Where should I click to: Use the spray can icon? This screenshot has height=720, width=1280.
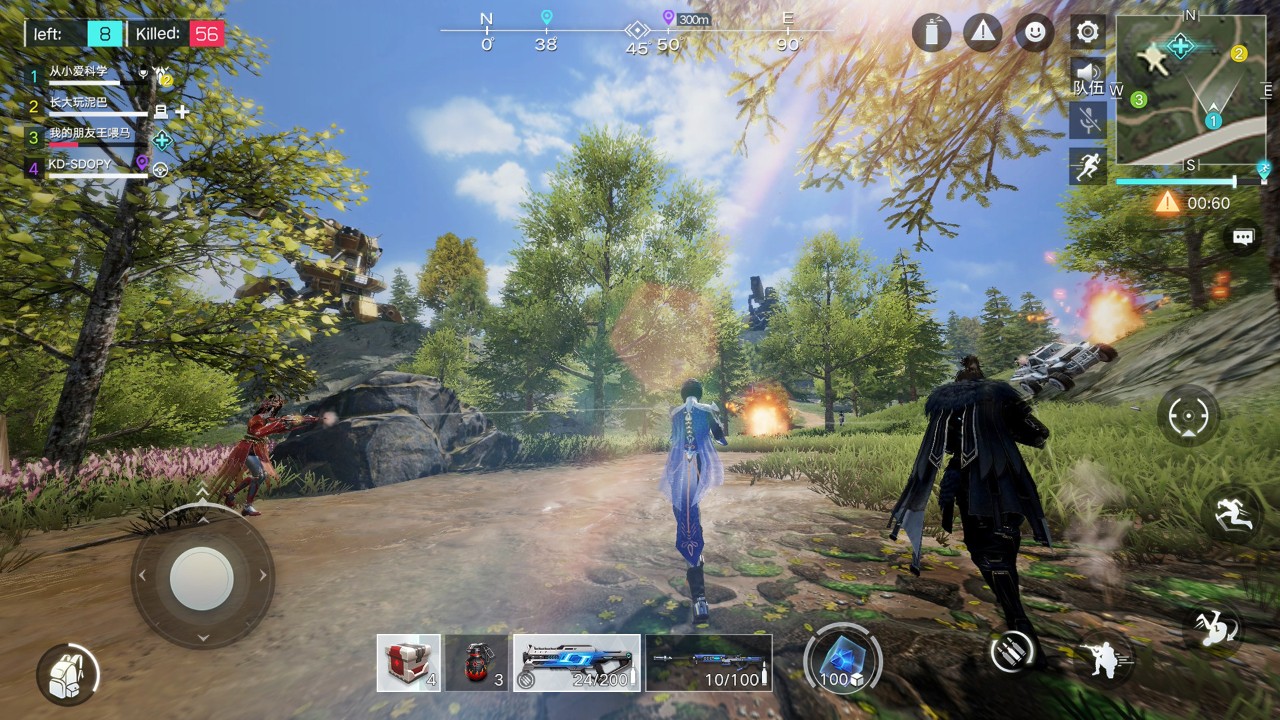pos(931,33)
